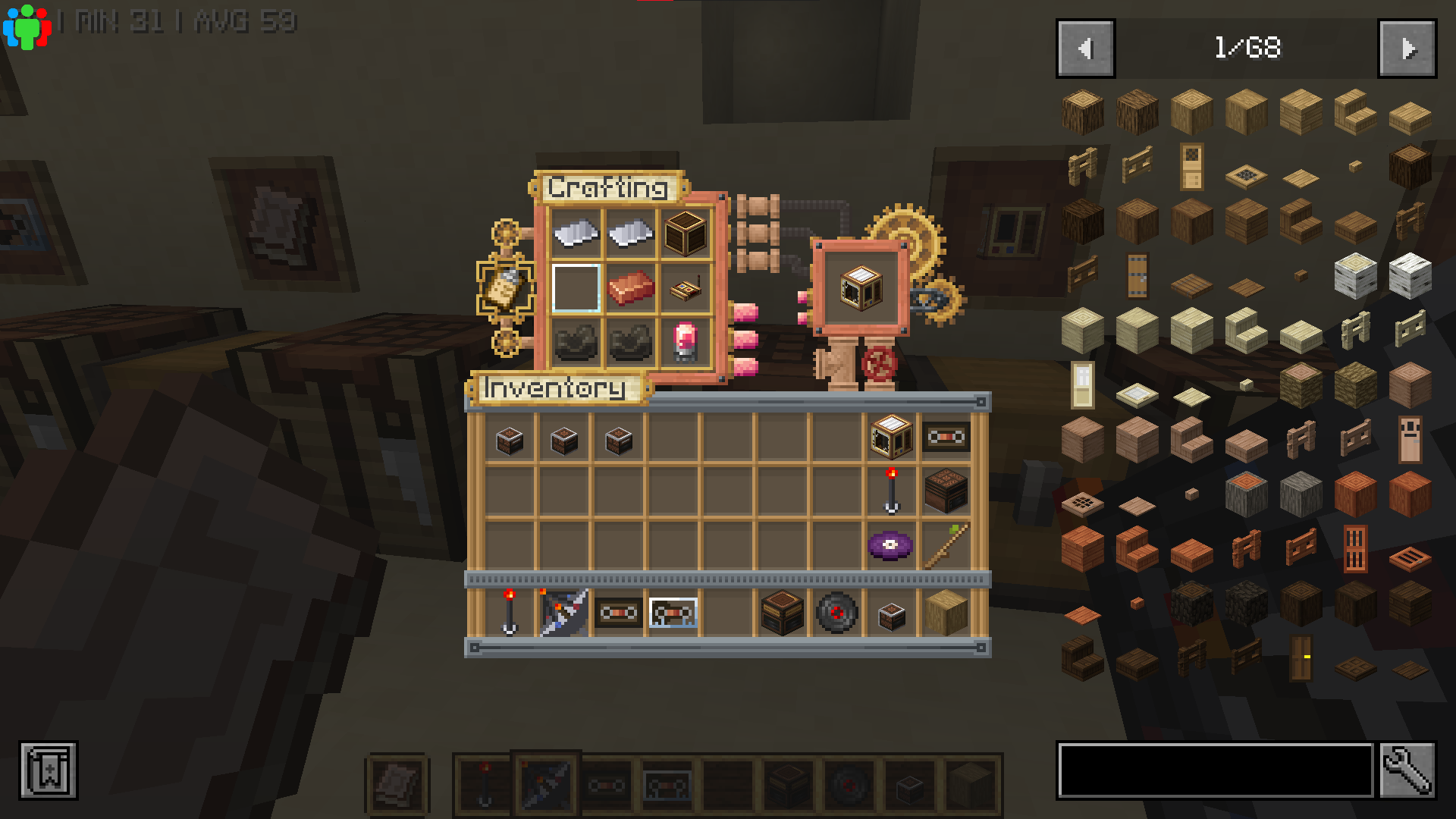Pick up the bow in the hotbar

[x=563, y=613]
